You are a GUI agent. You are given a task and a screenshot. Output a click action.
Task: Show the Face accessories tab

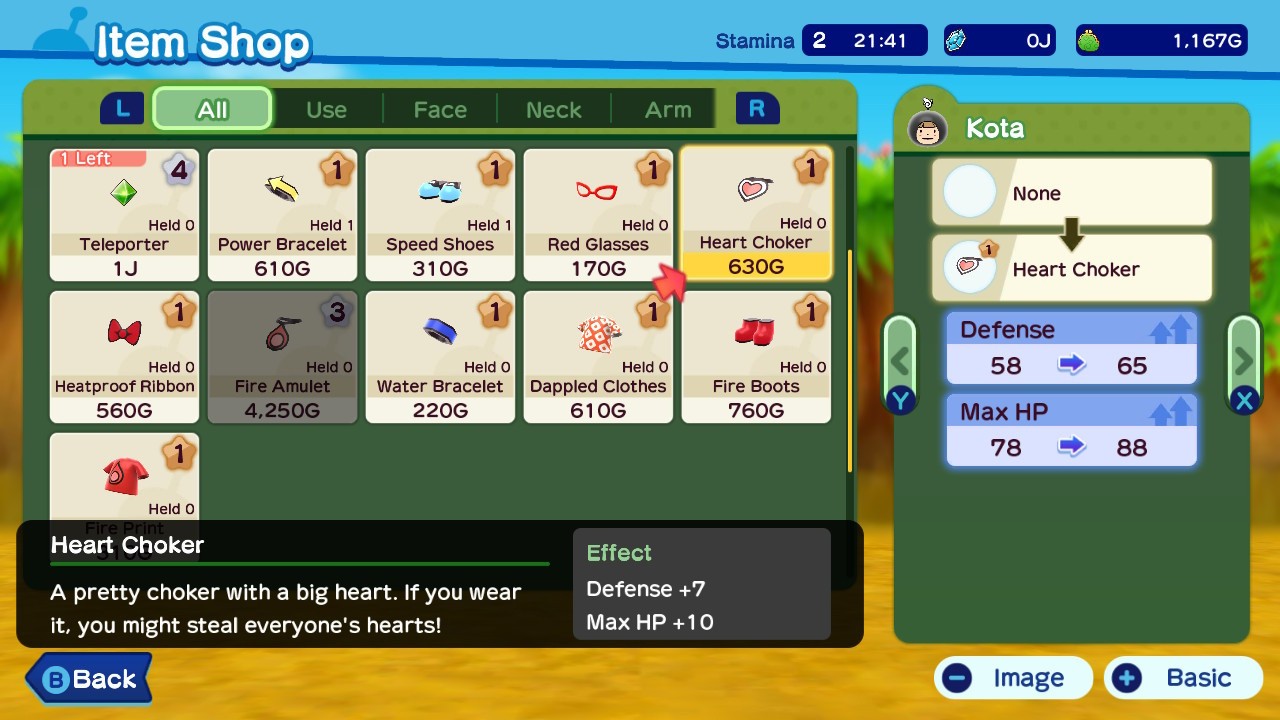pyautogui.click(x=440, y=109)
